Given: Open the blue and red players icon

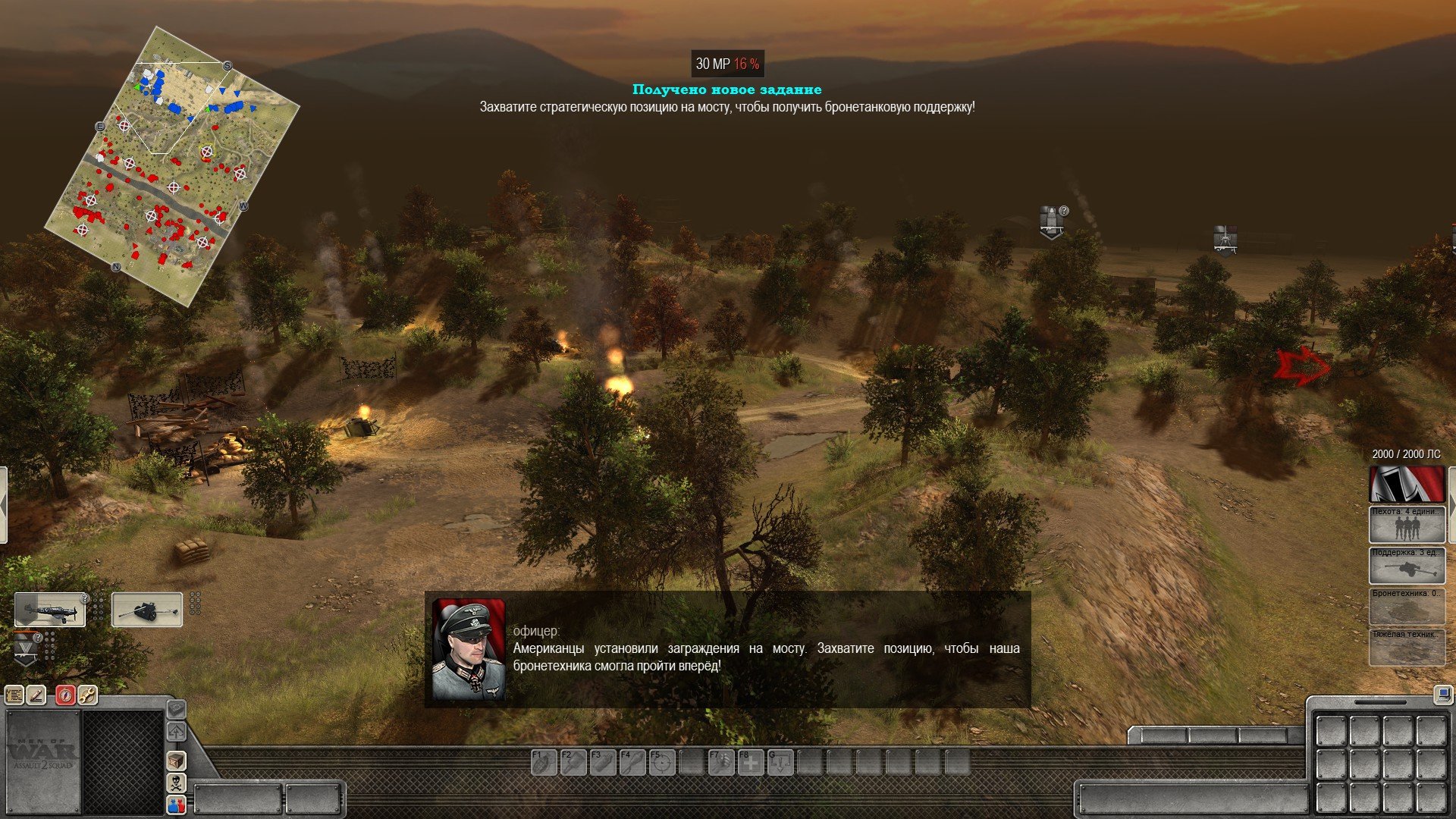Looking at the screenshot, I should point(176,805).
